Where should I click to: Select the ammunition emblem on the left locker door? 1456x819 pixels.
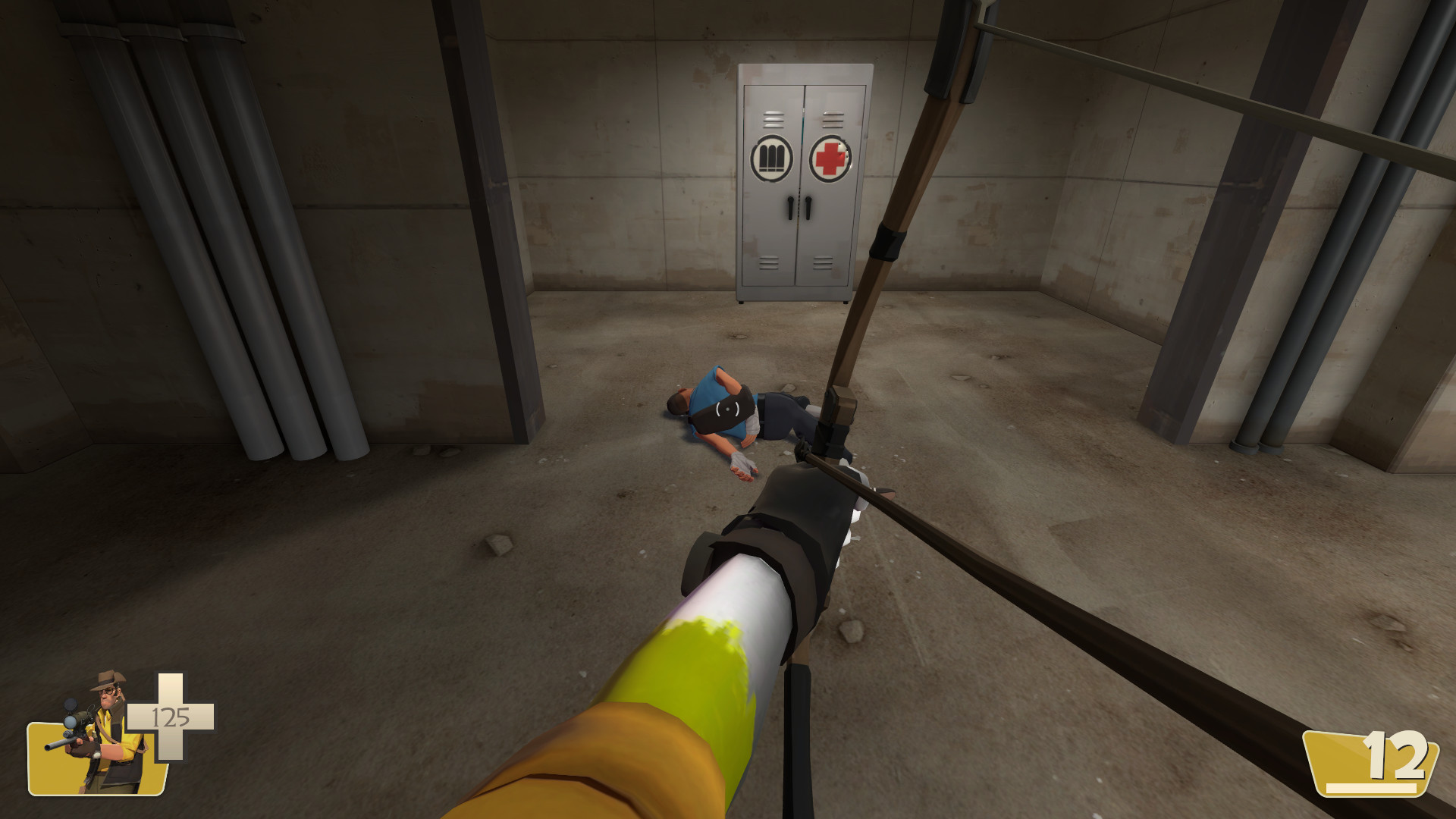772,157
